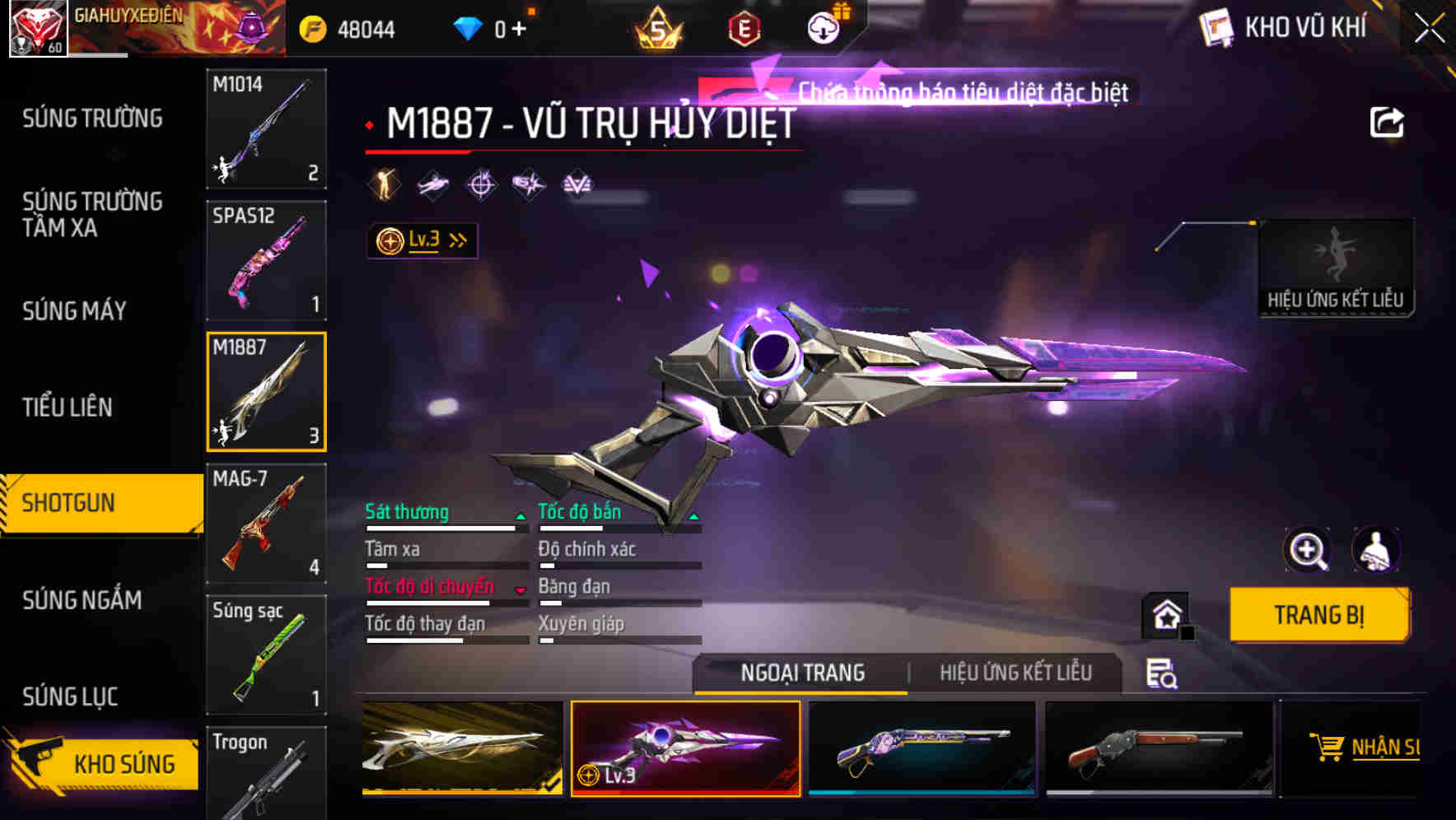Click the character preview icon beside the magnifier
Screen dimensions: 1456x820
[x=1376, y=550]
